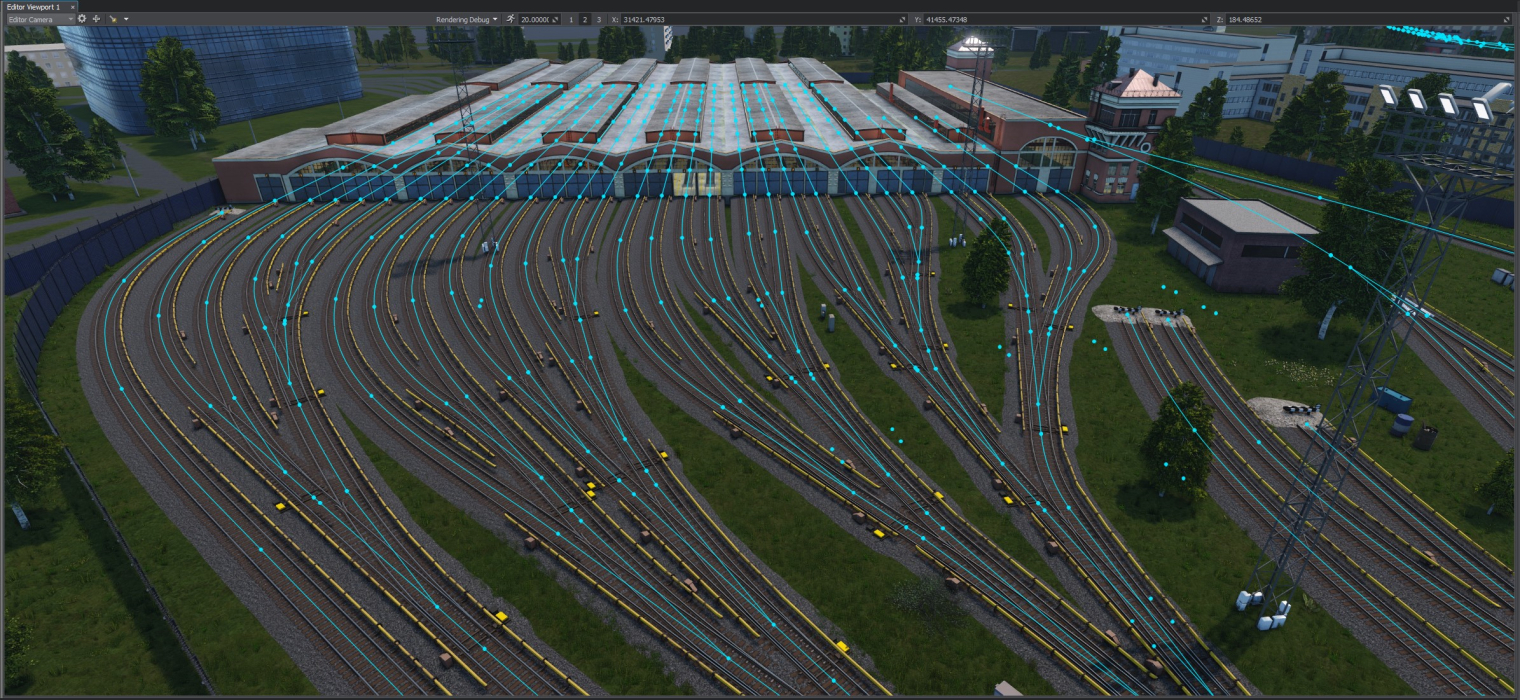Activate the yellow selection arrow tool
The width and height of the screenshot is (1520, 700).
pyautogui.click(x=113, y=19)
